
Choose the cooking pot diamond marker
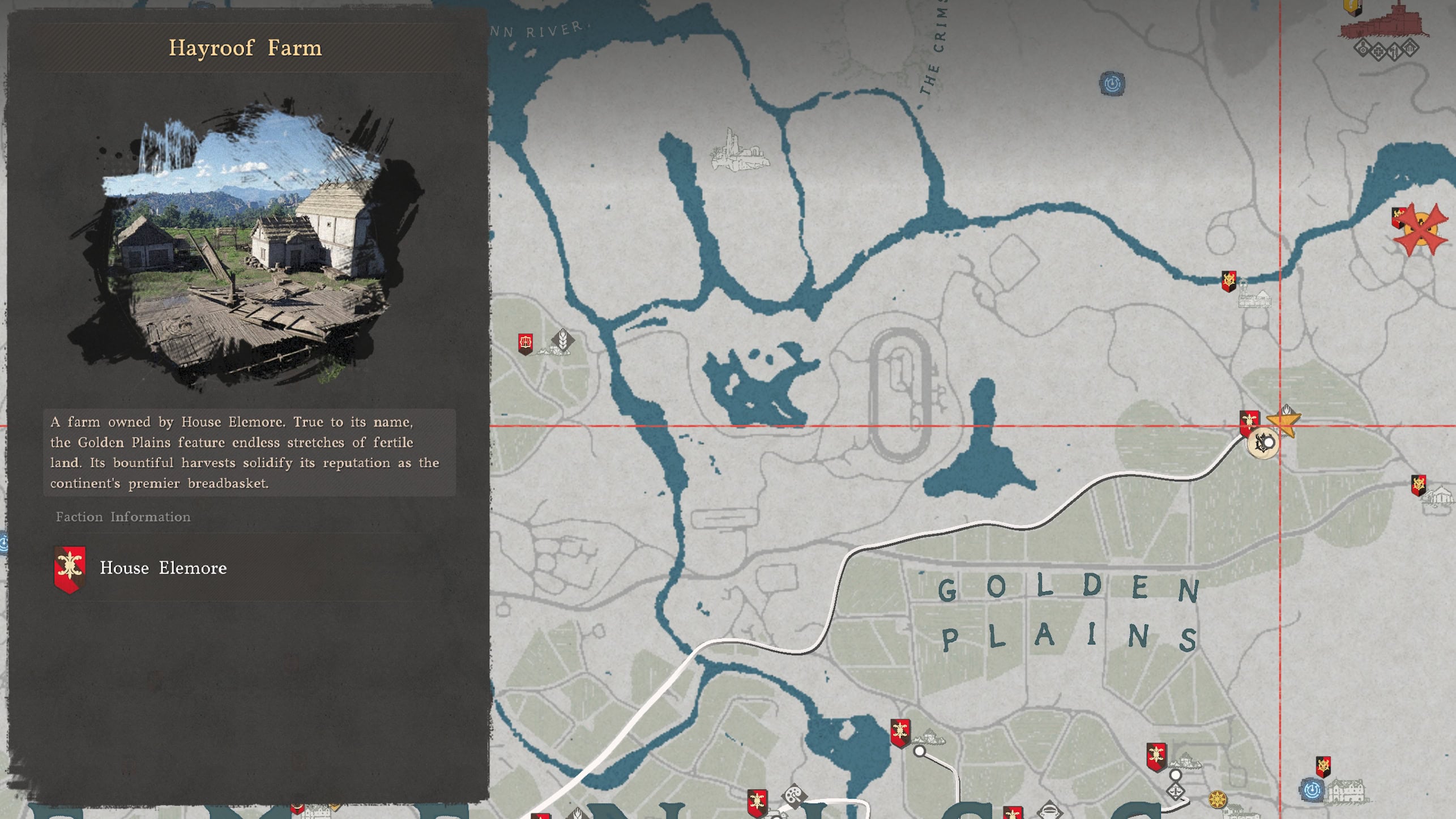1049,810
